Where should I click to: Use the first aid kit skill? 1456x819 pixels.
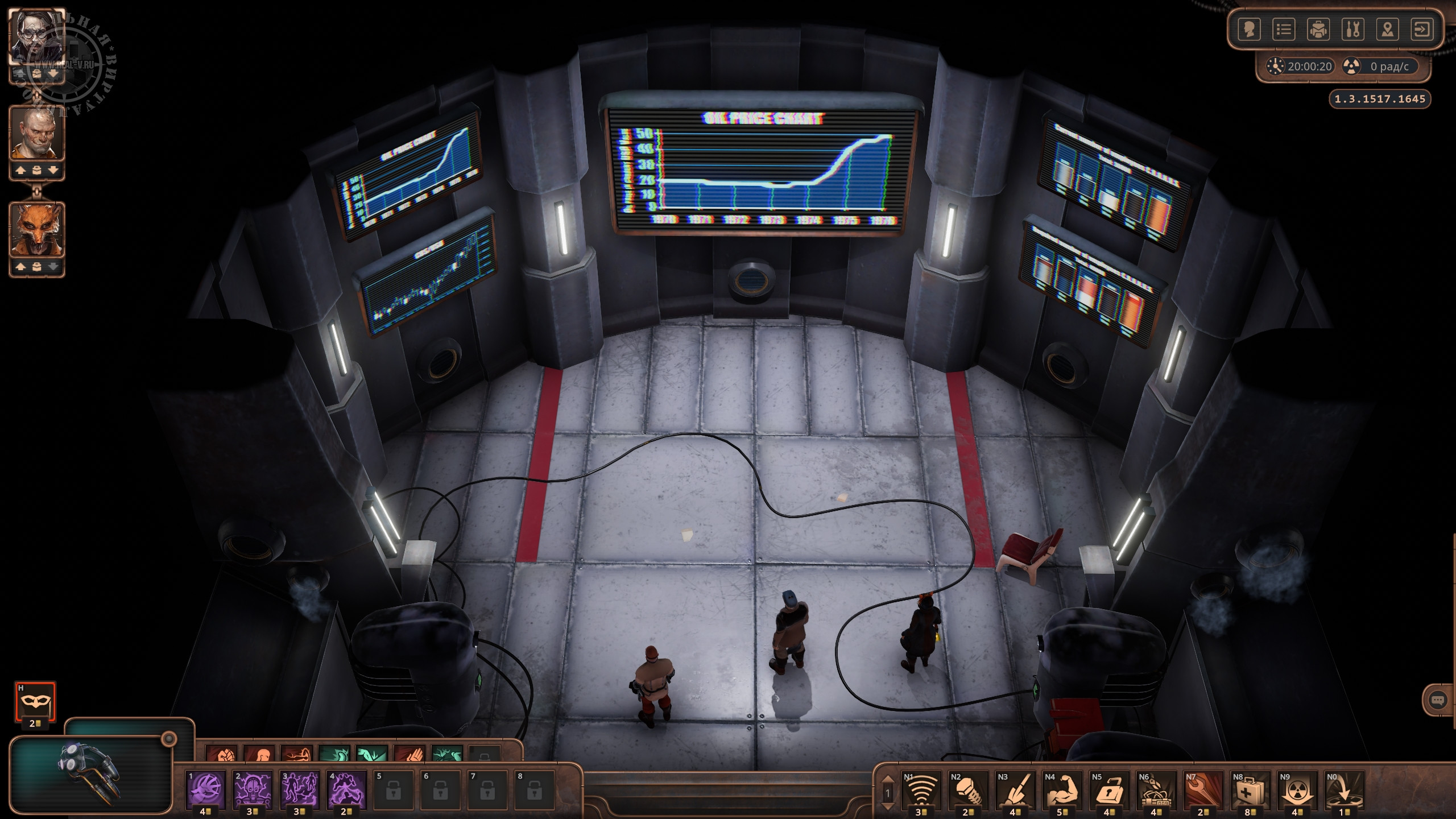1250,789
